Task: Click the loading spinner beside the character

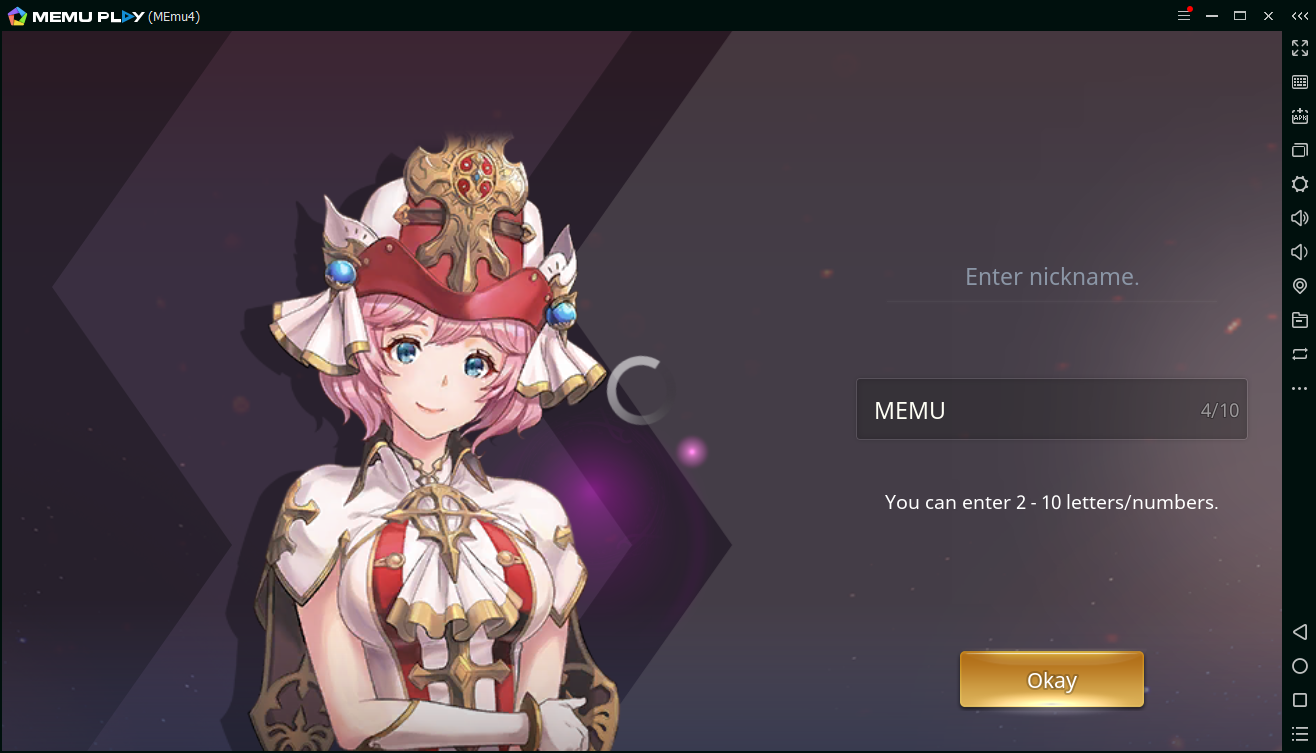Action: click(641, 390)
